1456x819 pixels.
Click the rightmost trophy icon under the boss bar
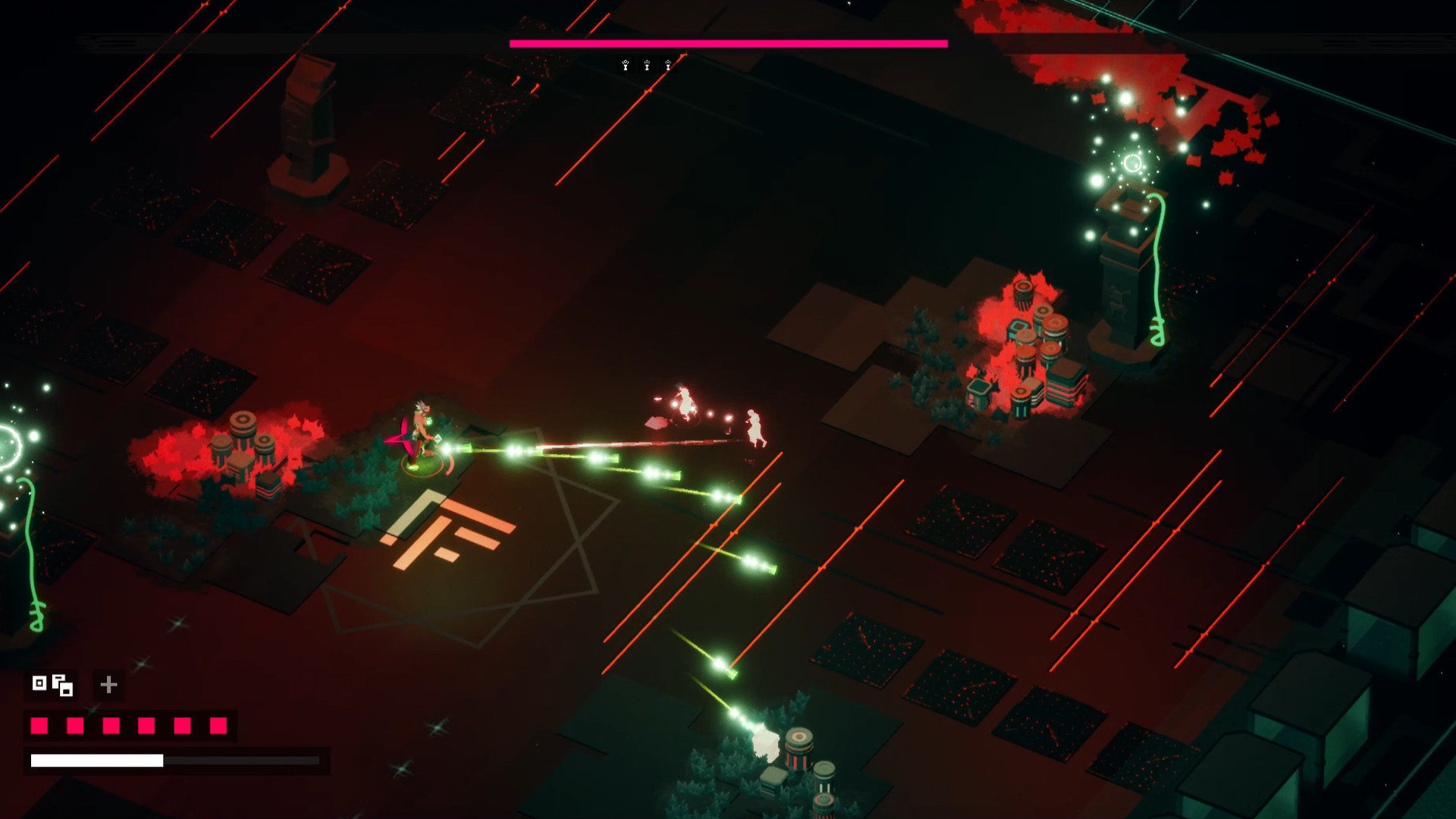[668, 65]
